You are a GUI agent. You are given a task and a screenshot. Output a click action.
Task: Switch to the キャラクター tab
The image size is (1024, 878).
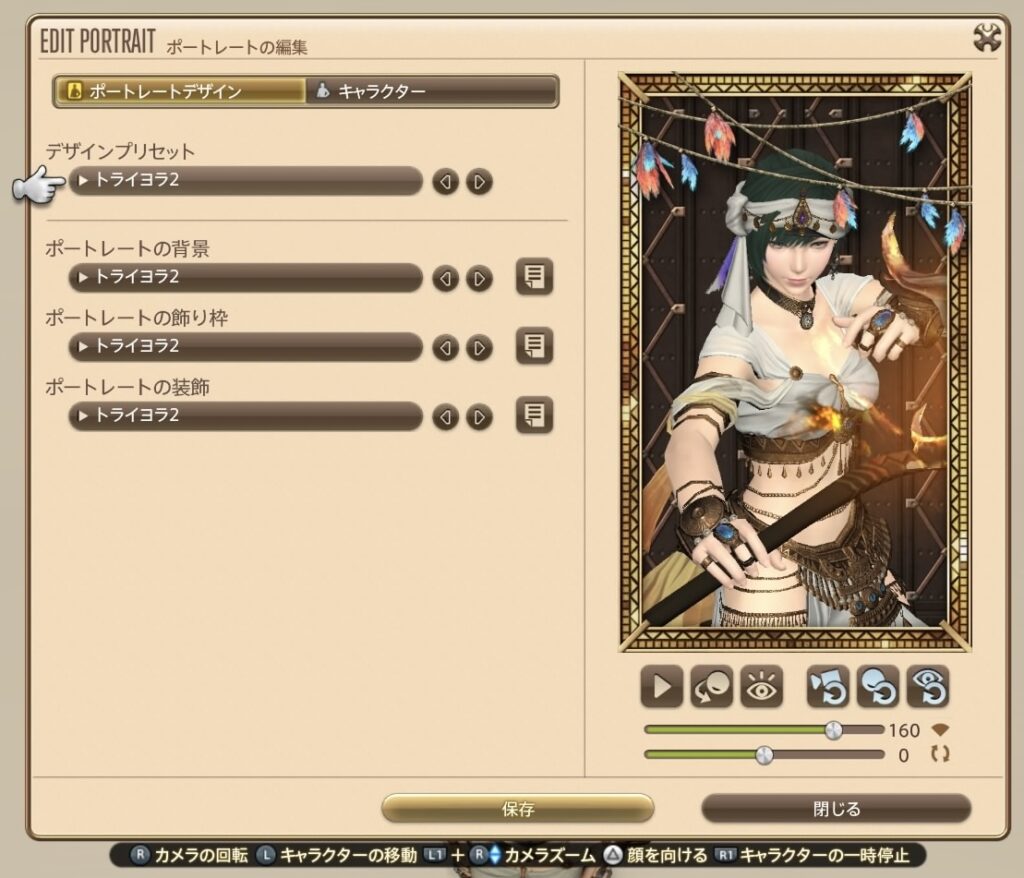(x=431, y=92)
